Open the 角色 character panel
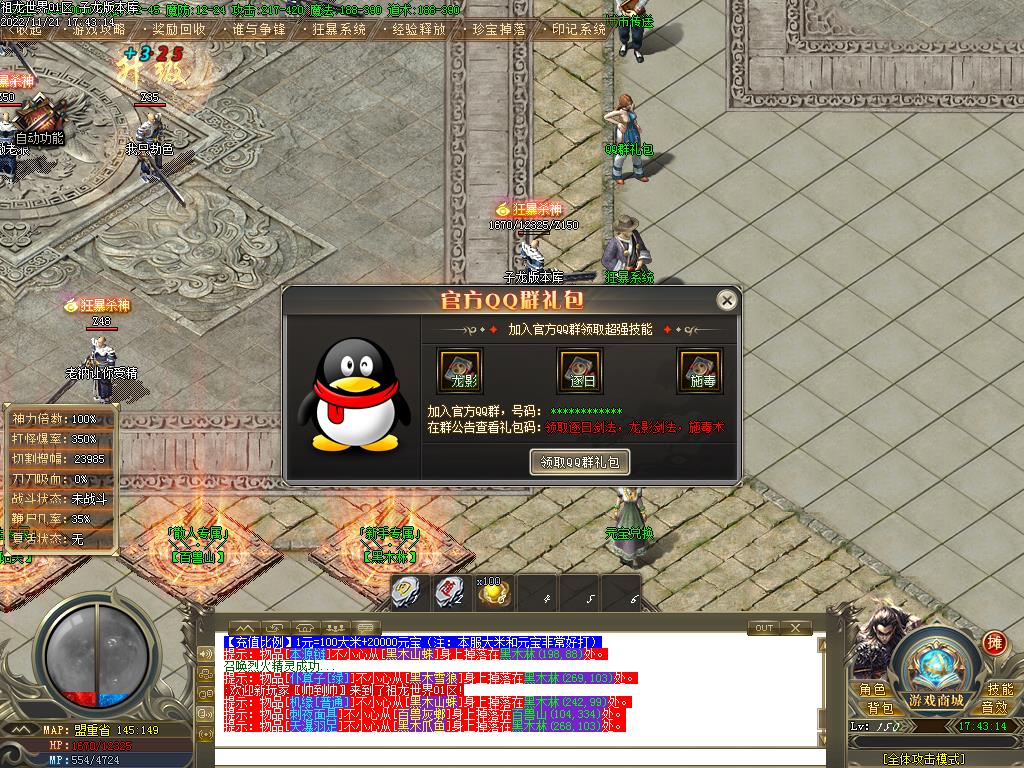 [872, 689]
